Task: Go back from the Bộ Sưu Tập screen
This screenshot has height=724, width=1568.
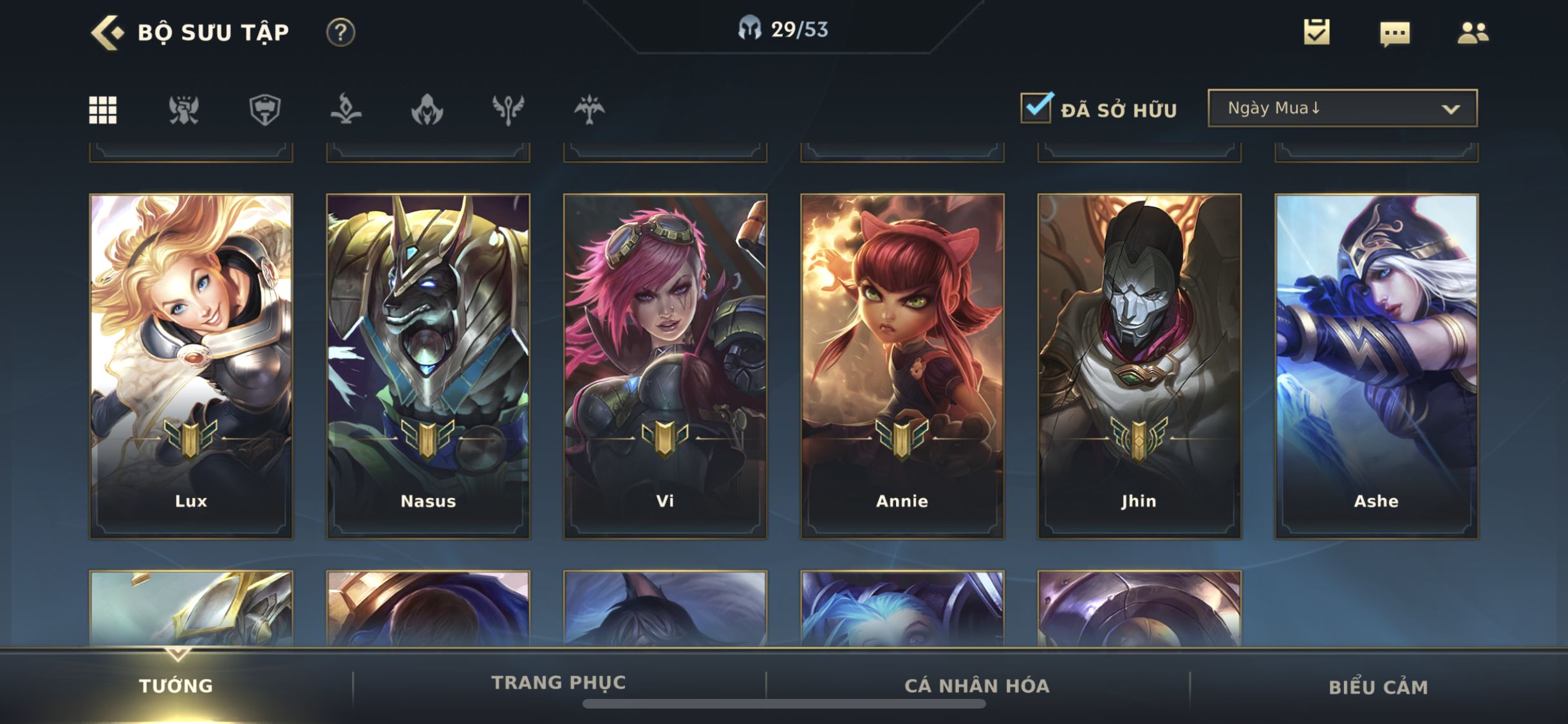Action: point(107,32)
